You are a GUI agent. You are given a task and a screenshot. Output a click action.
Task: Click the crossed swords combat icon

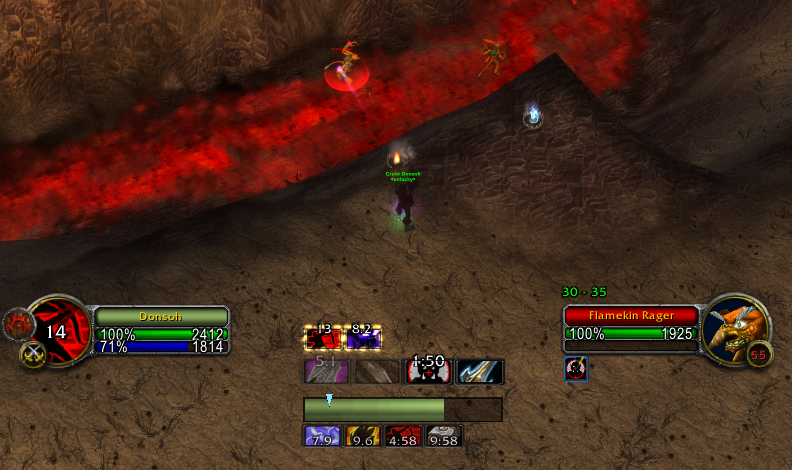(x=32, y=353)
